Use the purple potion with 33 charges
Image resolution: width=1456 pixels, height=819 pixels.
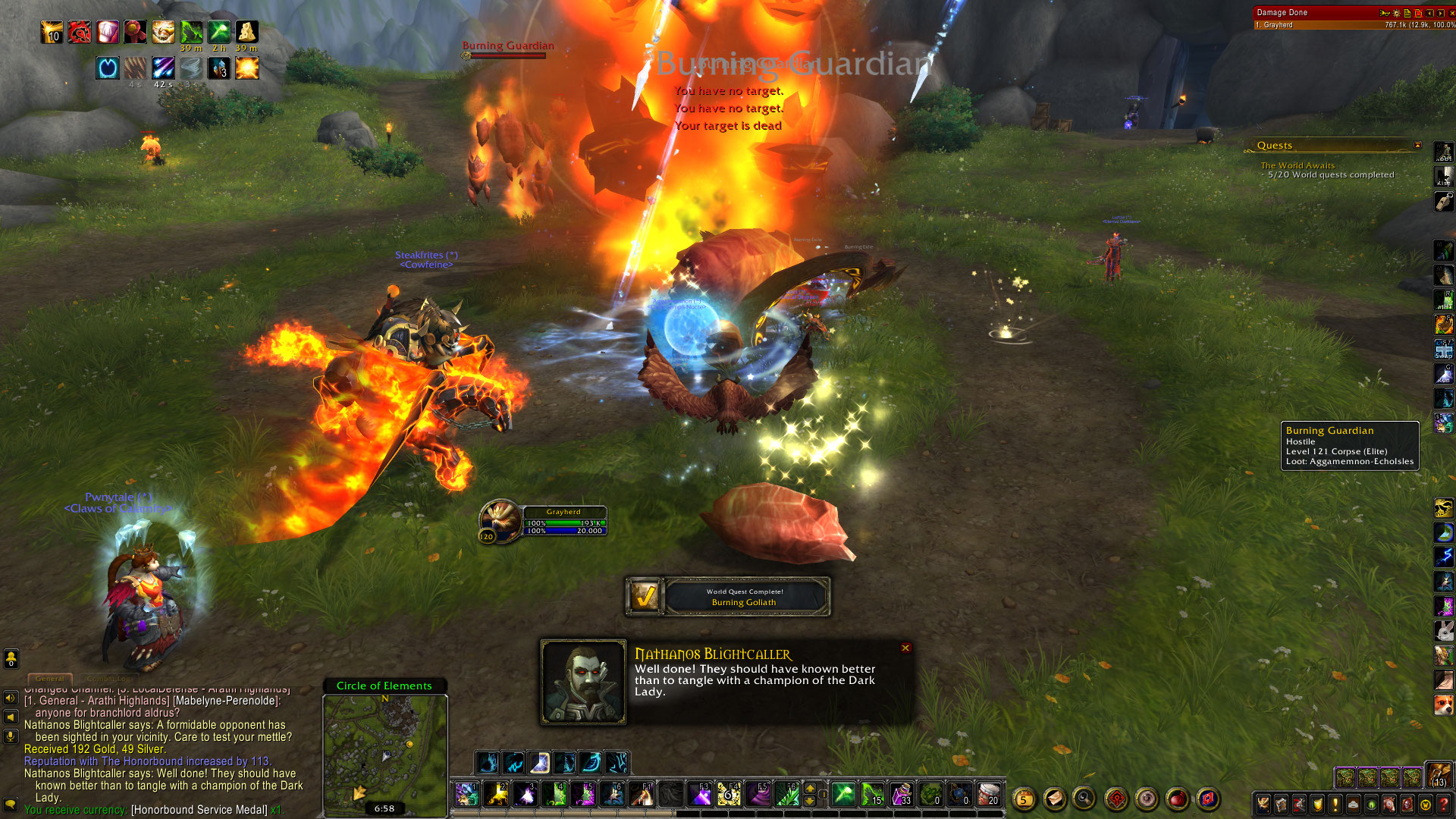click(x=901, y=795)
